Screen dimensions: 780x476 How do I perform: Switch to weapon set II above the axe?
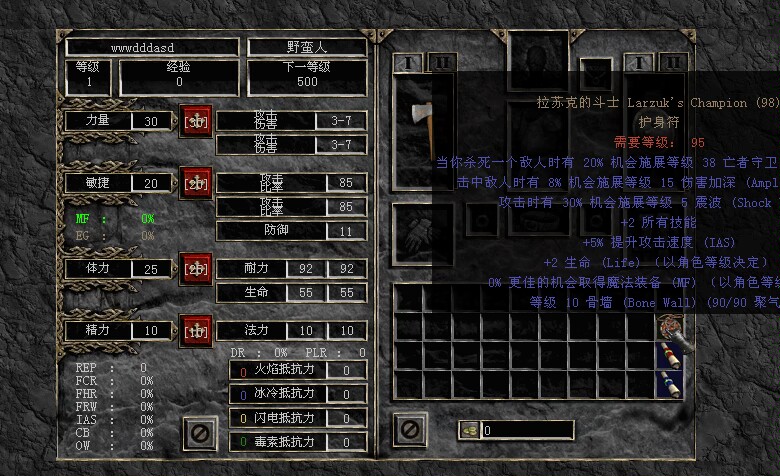click(442, 62)
